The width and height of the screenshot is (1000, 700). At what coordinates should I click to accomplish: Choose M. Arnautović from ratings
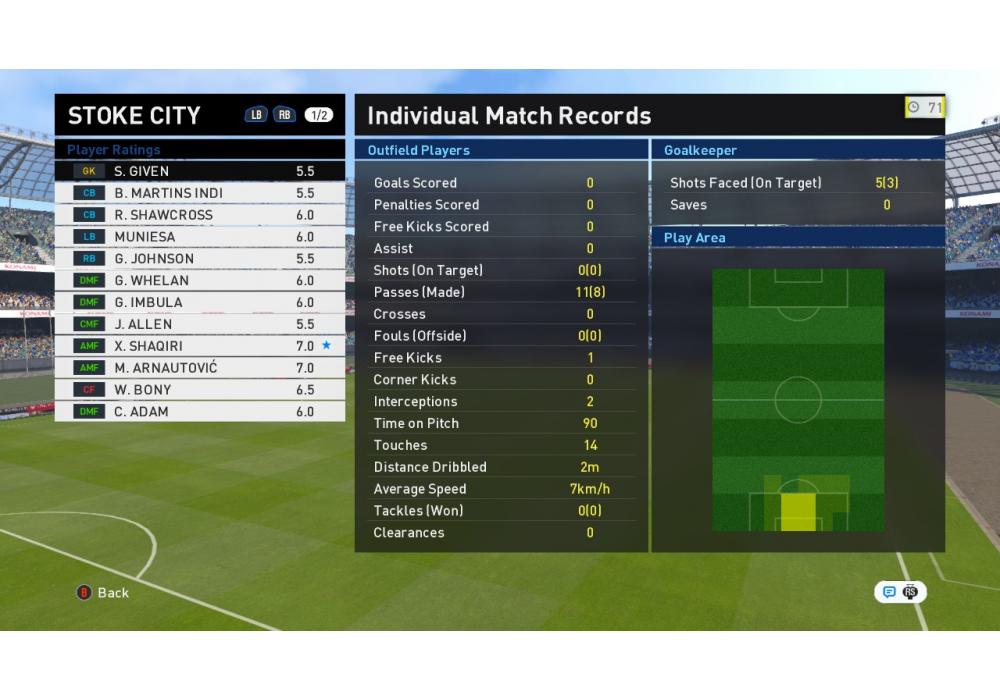point(200,368)
